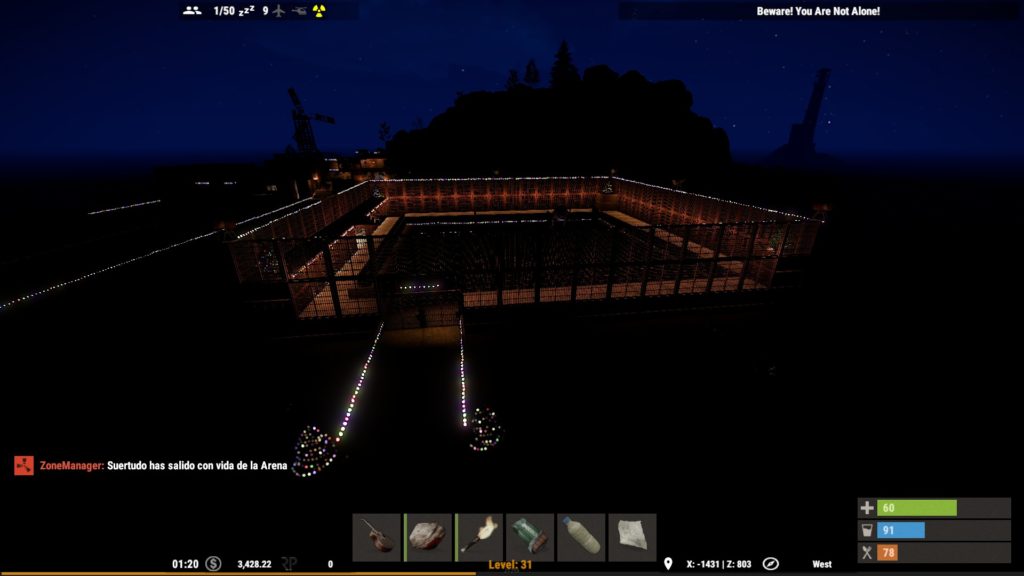The image size is (1024, 576).
Task: Choose the green can hotbar slot
Action: (x=531, y=537)
